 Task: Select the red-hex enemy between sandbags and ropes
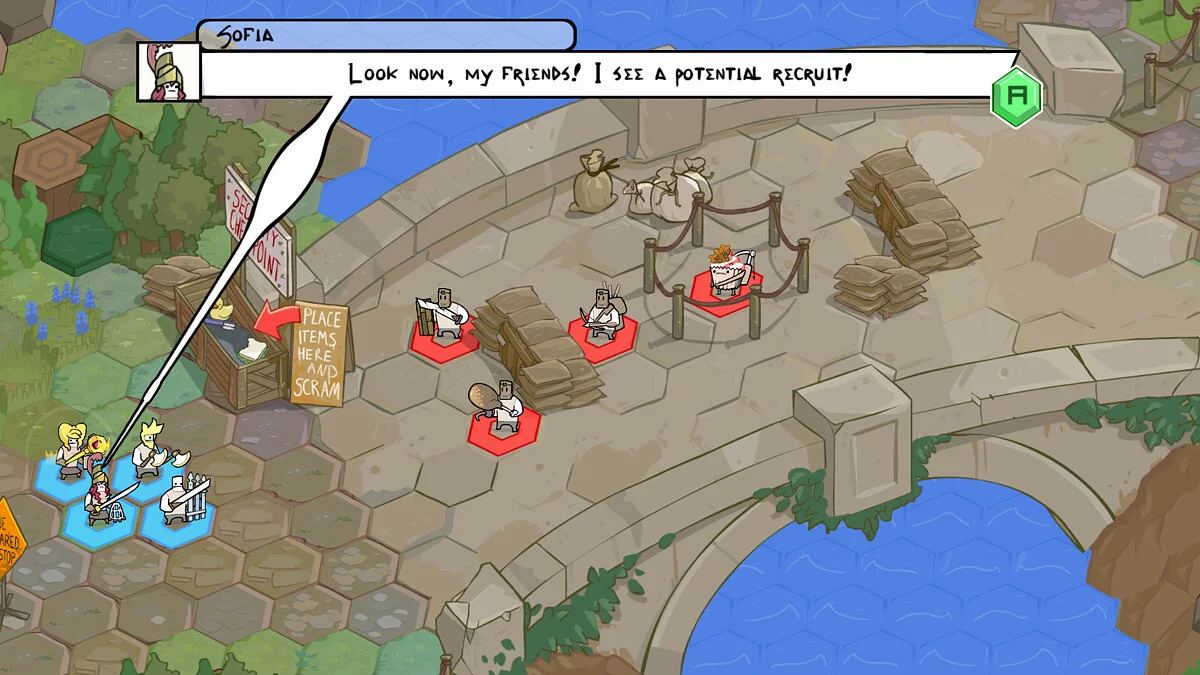coord(603,318)
